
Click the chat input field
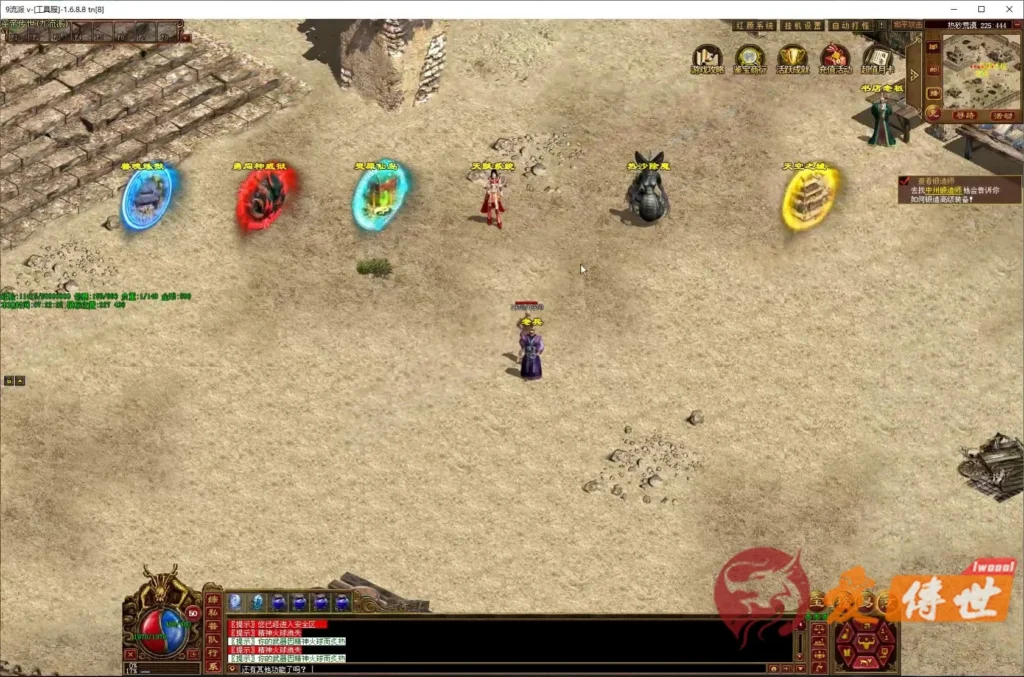click(500, 668)
